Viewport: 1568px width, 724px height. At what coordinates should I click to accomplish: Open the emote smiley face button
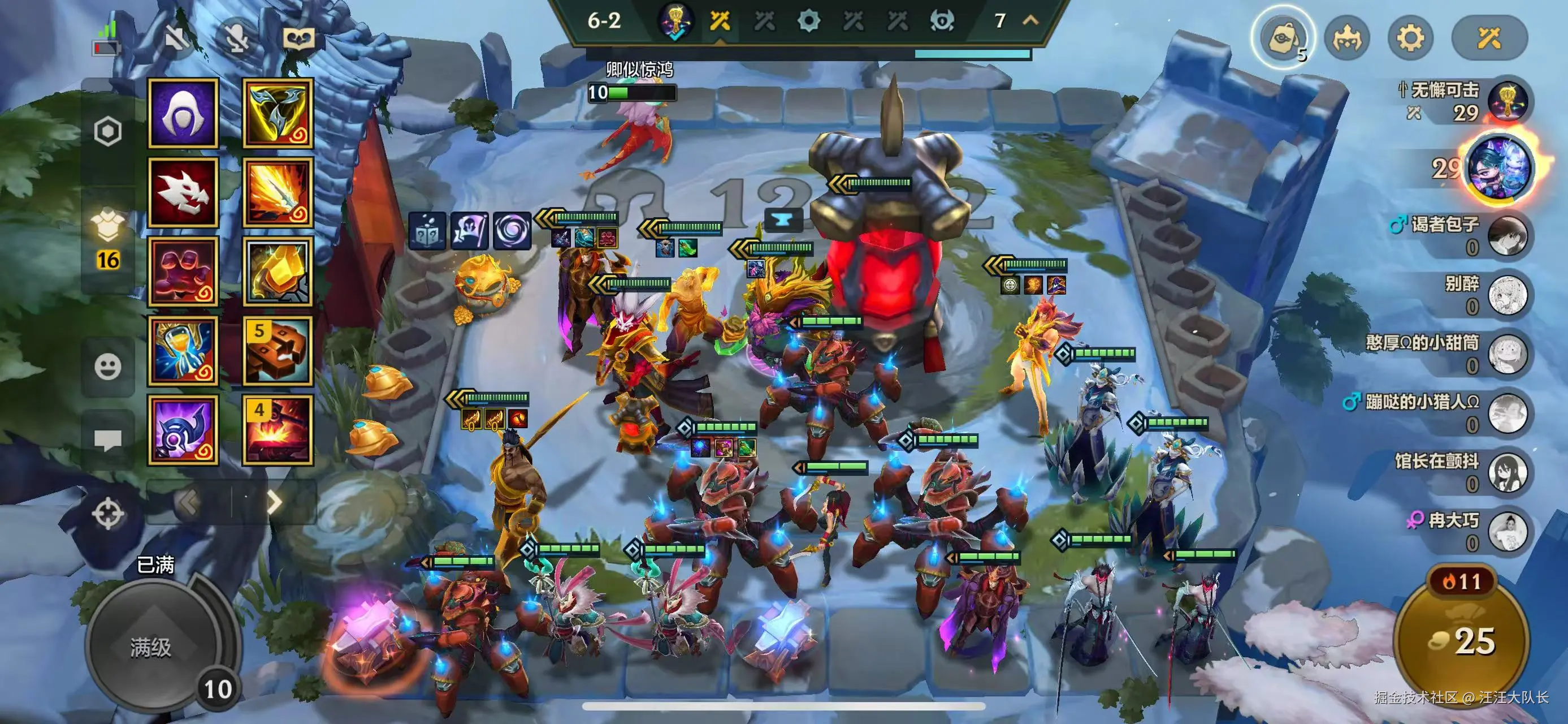pos(108,367)
